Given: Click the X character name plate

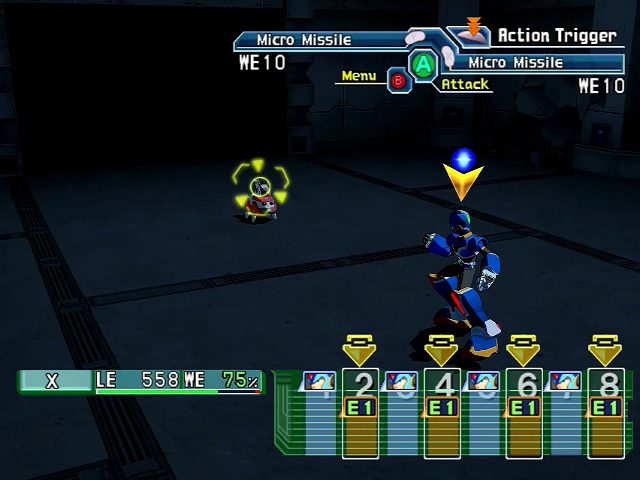Looking at the screenshot, I should point(53,381).
